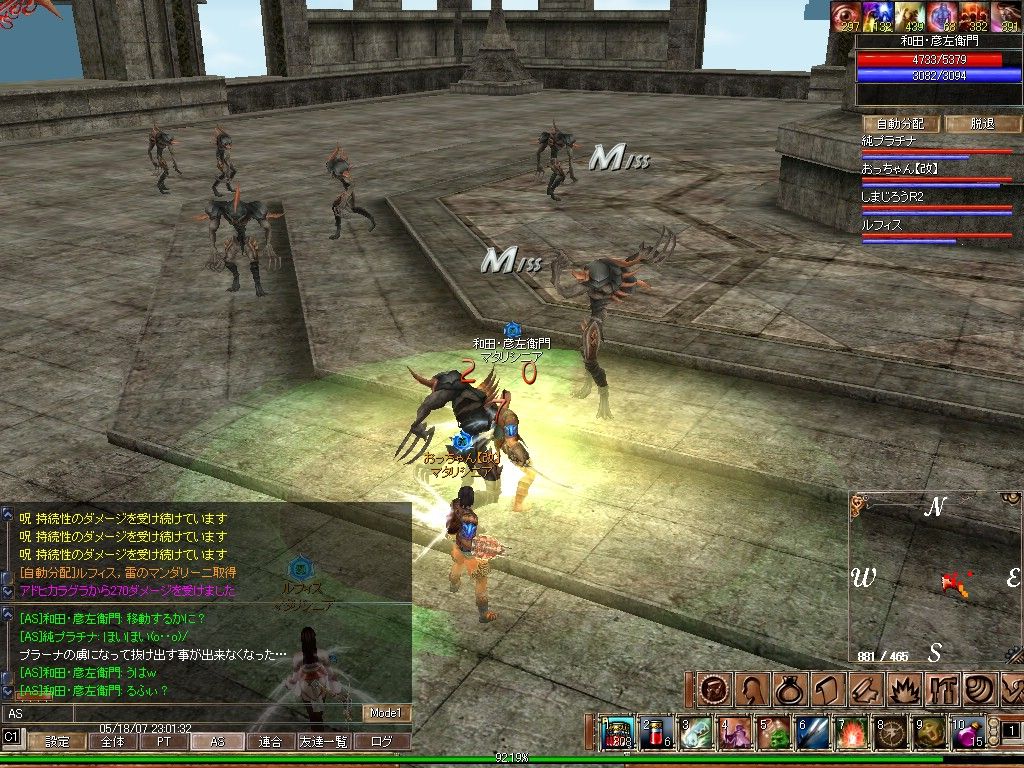The width and height of the screenshot is (1024, 768).
Task: Toggle 自動分配 auto-distribute loot button
Action: (x=900, y=124)
